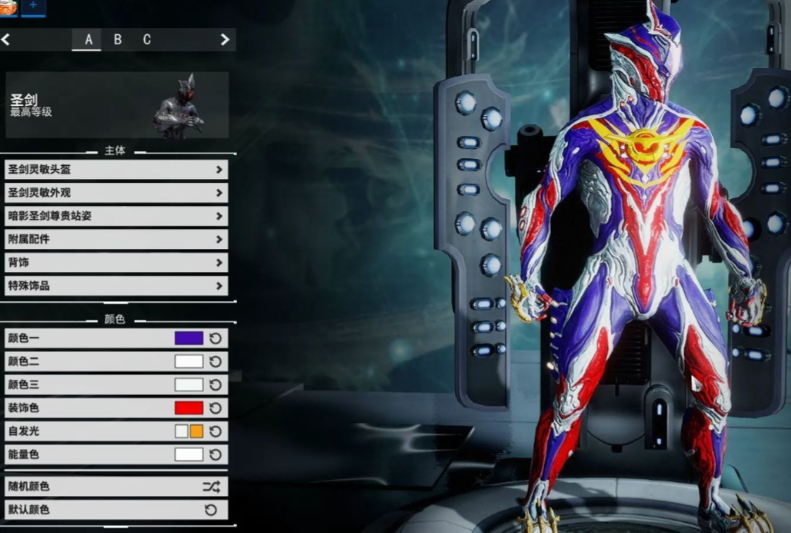Open the 能量色 energy color swatch
This screenshot has width=791, height=533.
point(189,454)
